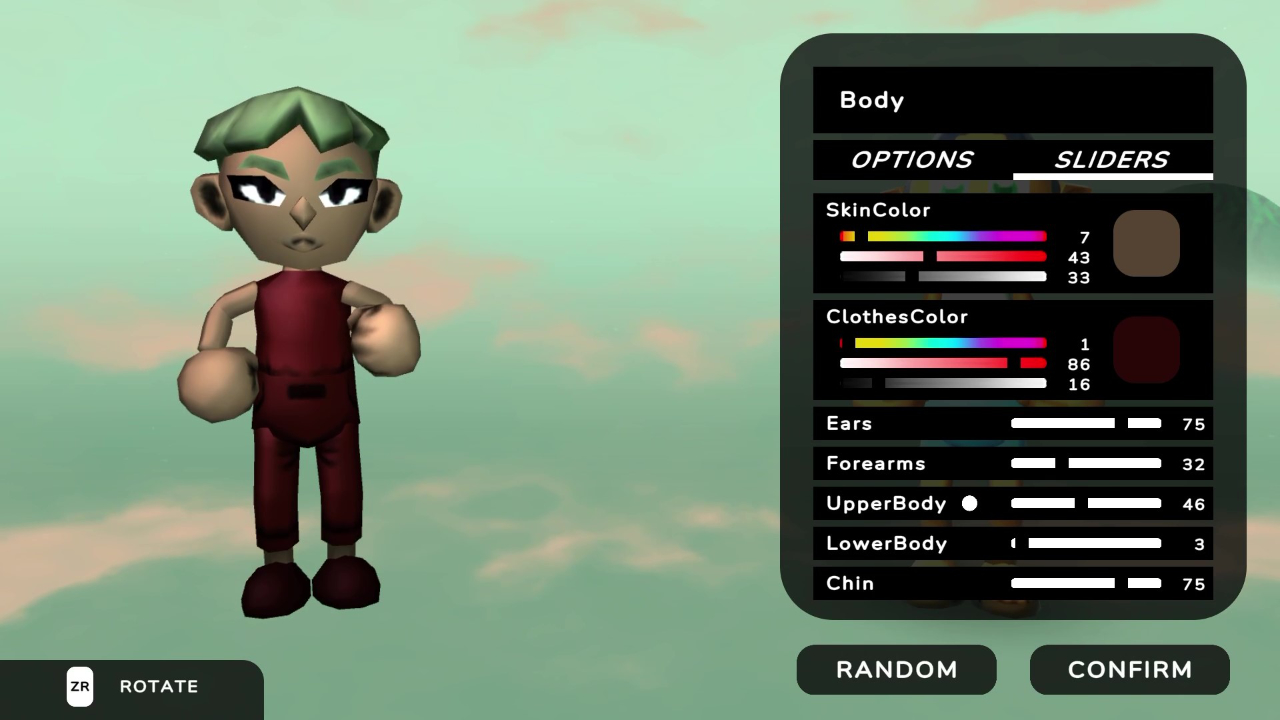Image resolution: width=1280 pixels, height=720 pixels.
Task: Click the ZR rotate button icon
Action: click(80, 687)
